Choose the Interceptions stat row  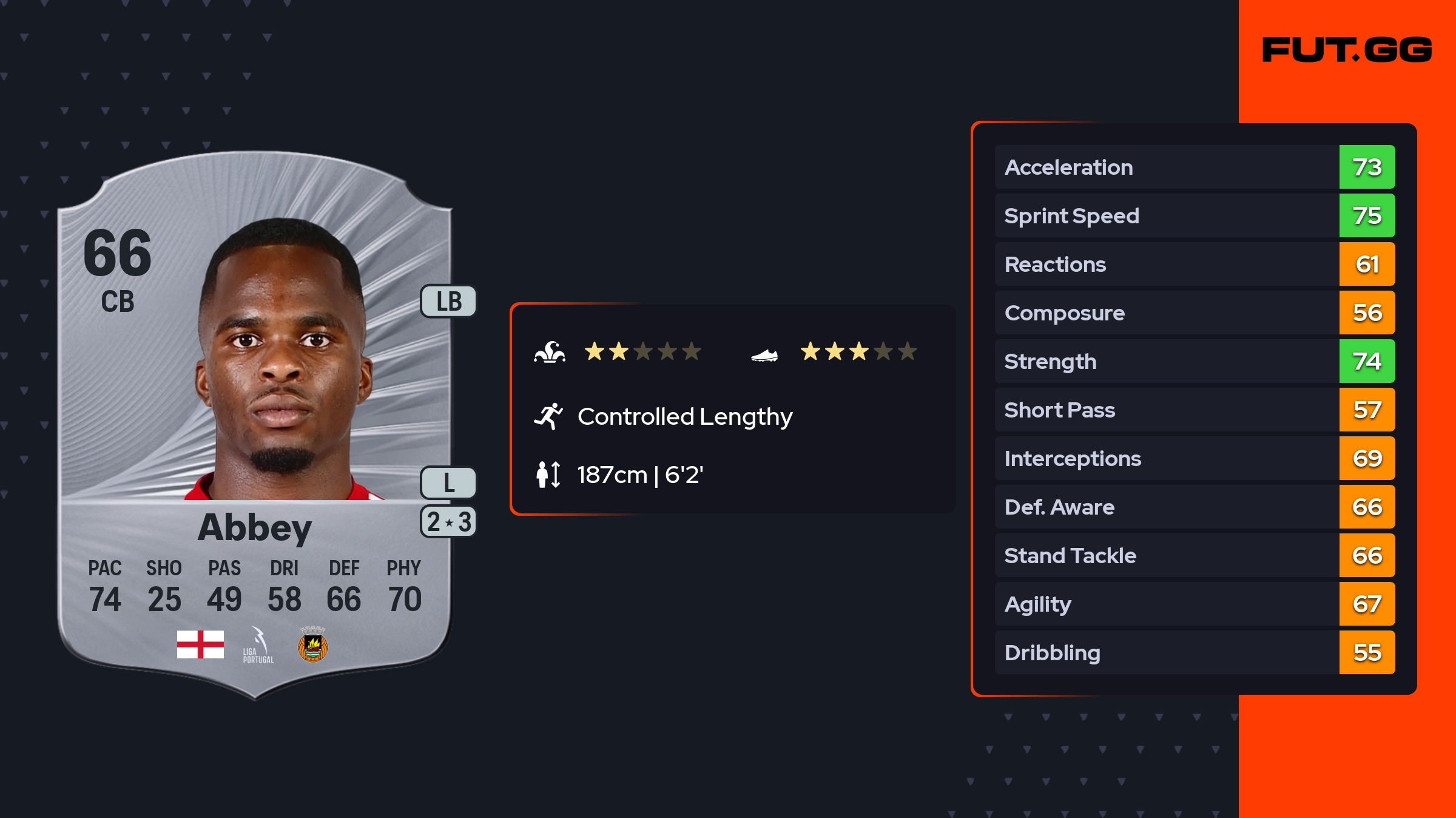point(1194,458)
